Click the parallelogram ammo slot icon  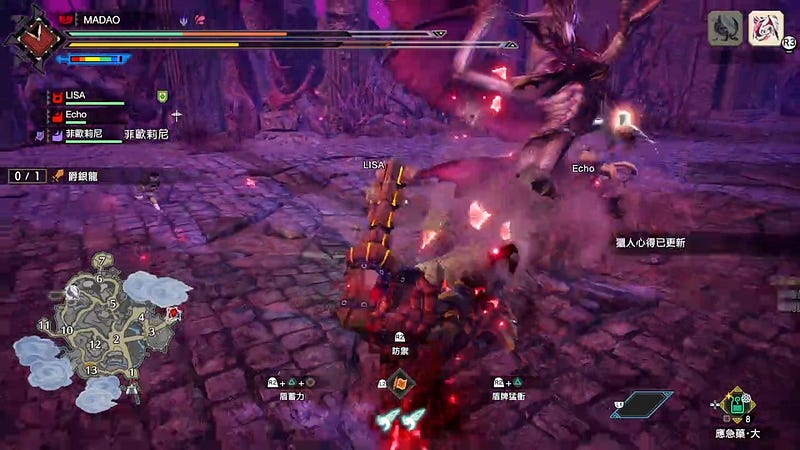[641, 404]
